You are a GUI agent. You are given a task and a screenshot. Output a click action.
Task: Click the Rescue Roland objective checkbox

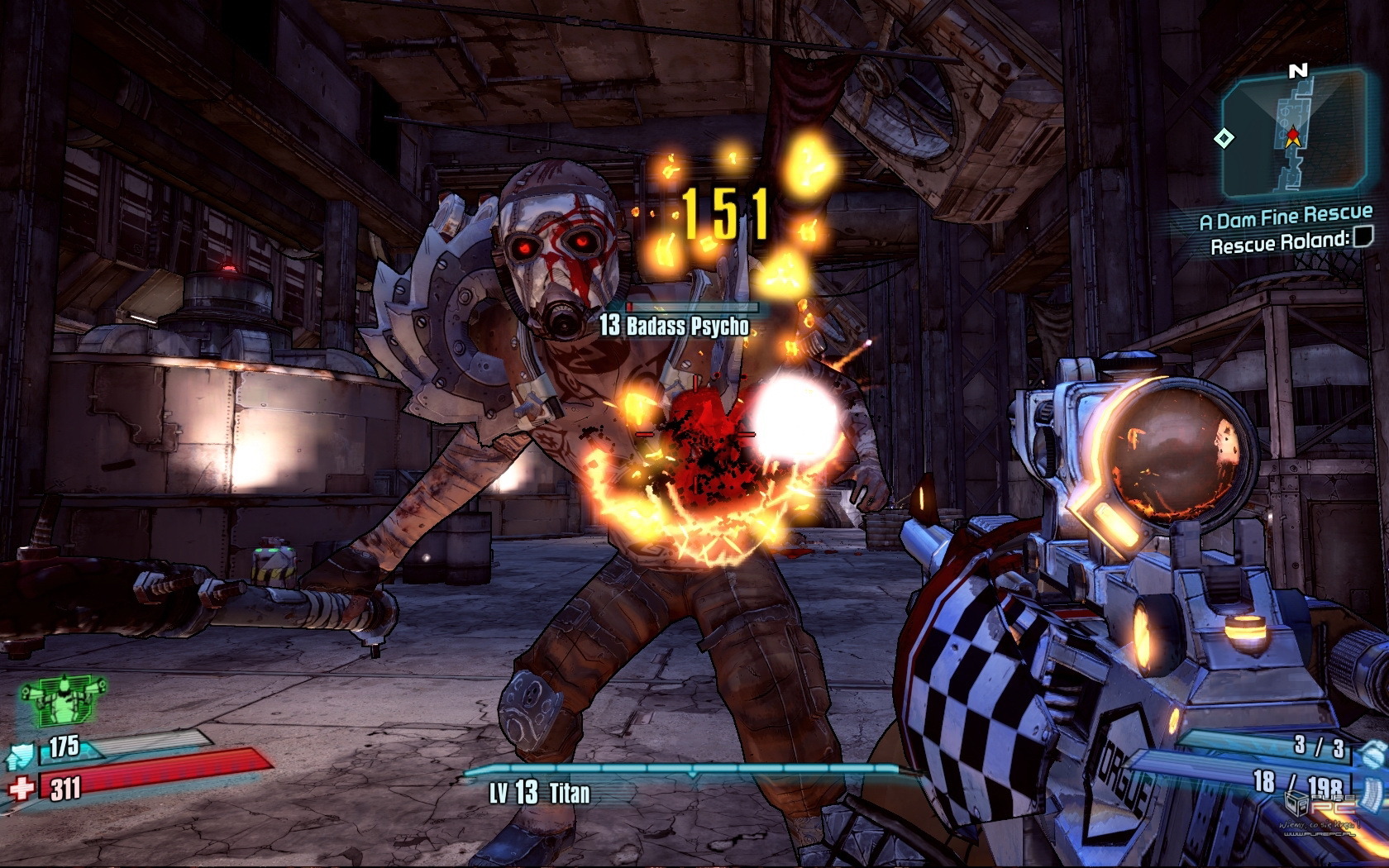click(1362, 239)
